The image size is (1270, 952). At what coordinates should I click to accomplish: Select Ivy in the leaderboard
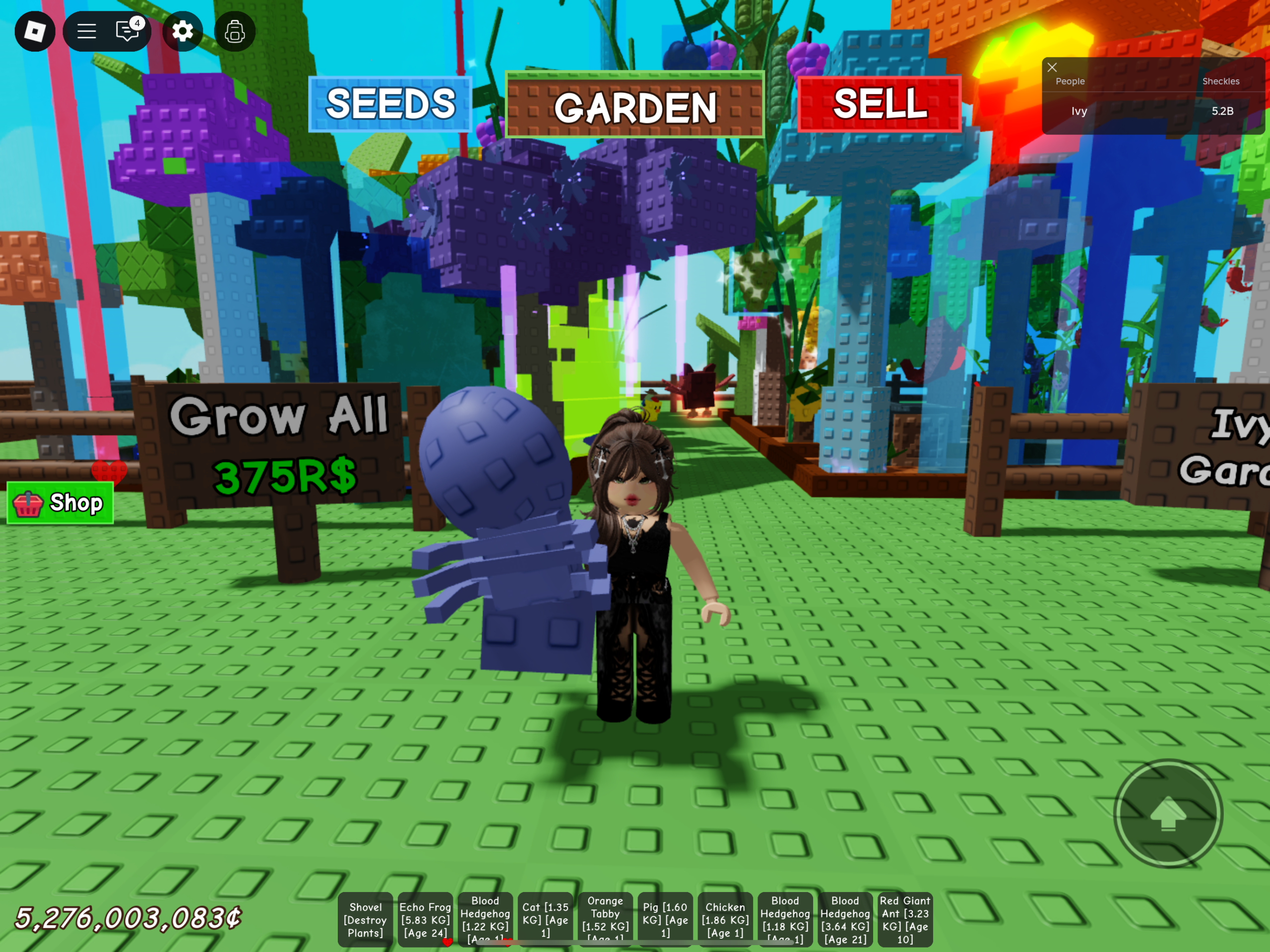click(x=1079, y=112)
